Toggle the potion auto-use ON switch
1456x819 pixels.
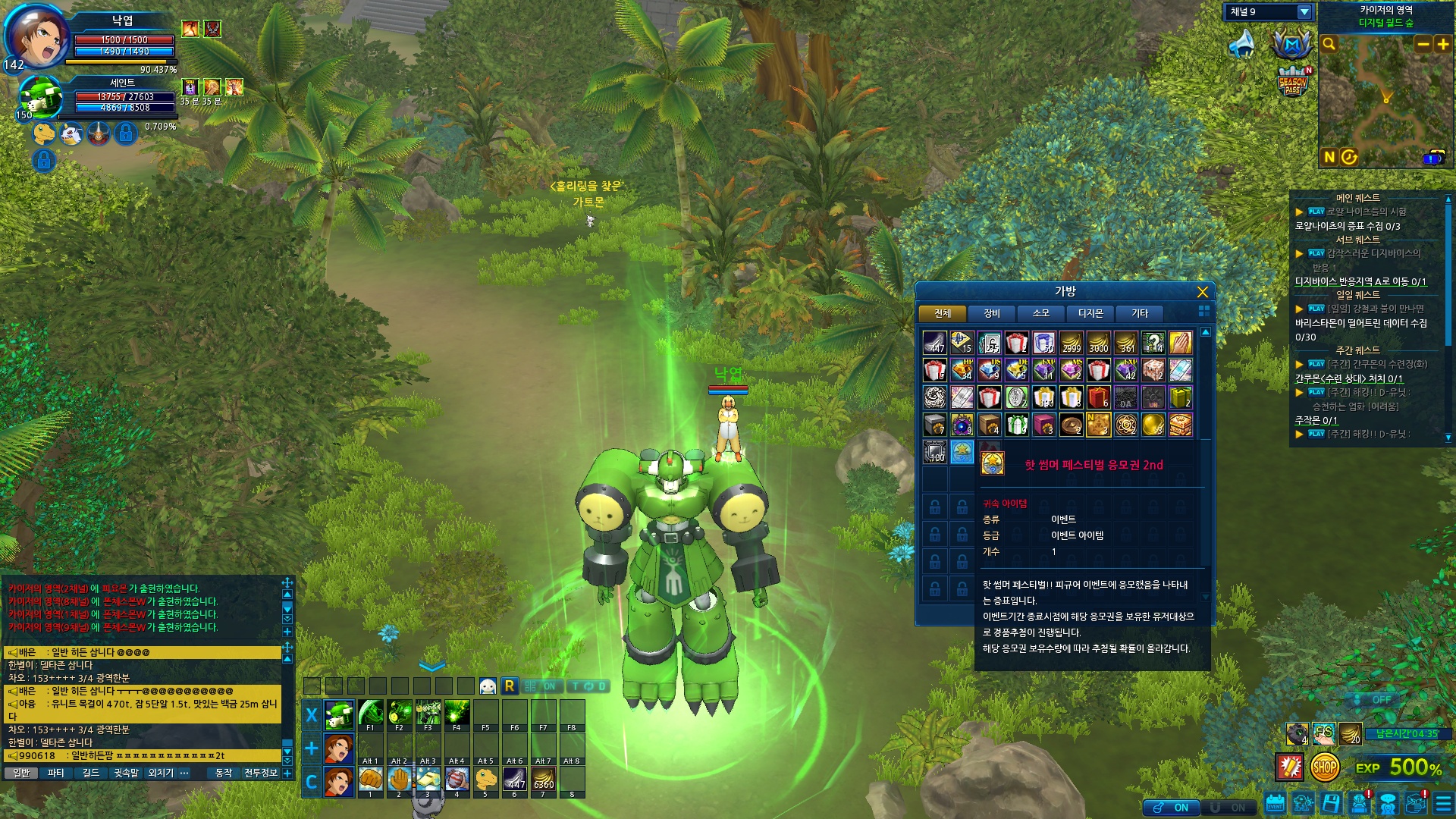click(x=1170, y=808)
